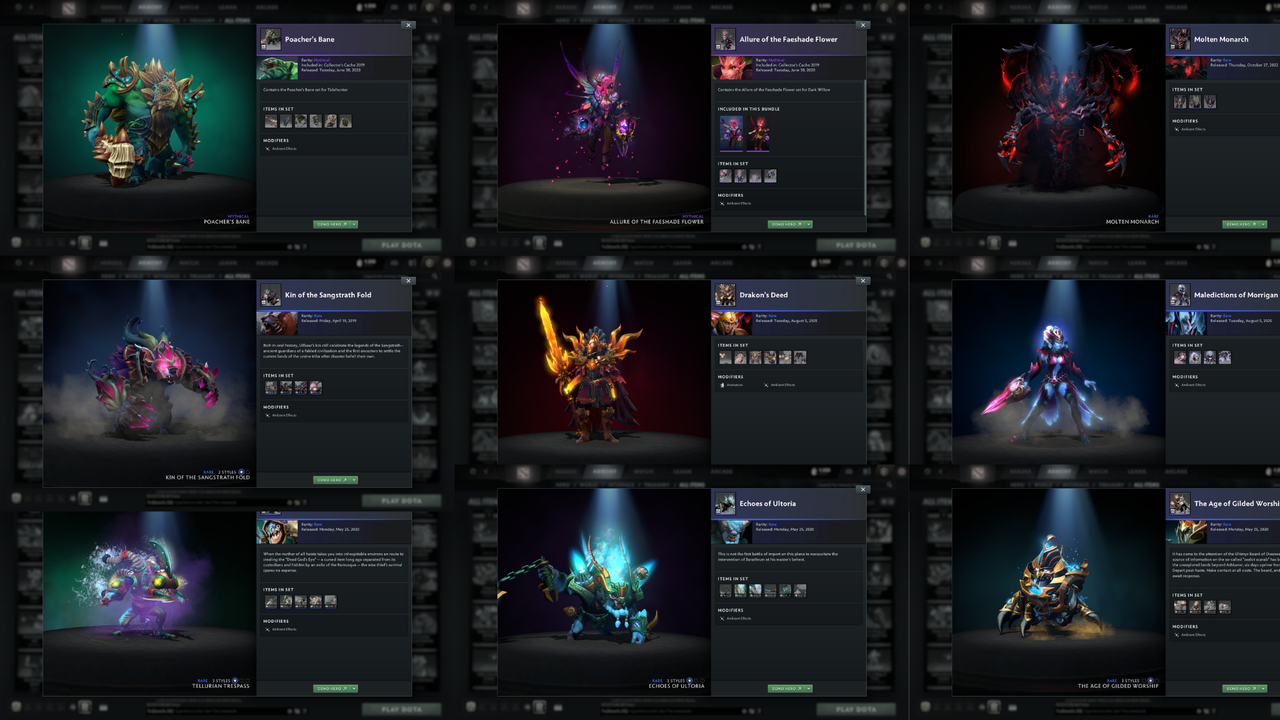Open the Demo Hero dropdown arrow in Poacher's Bane panel
The image size is (1280, 720).
pos(354,224)
